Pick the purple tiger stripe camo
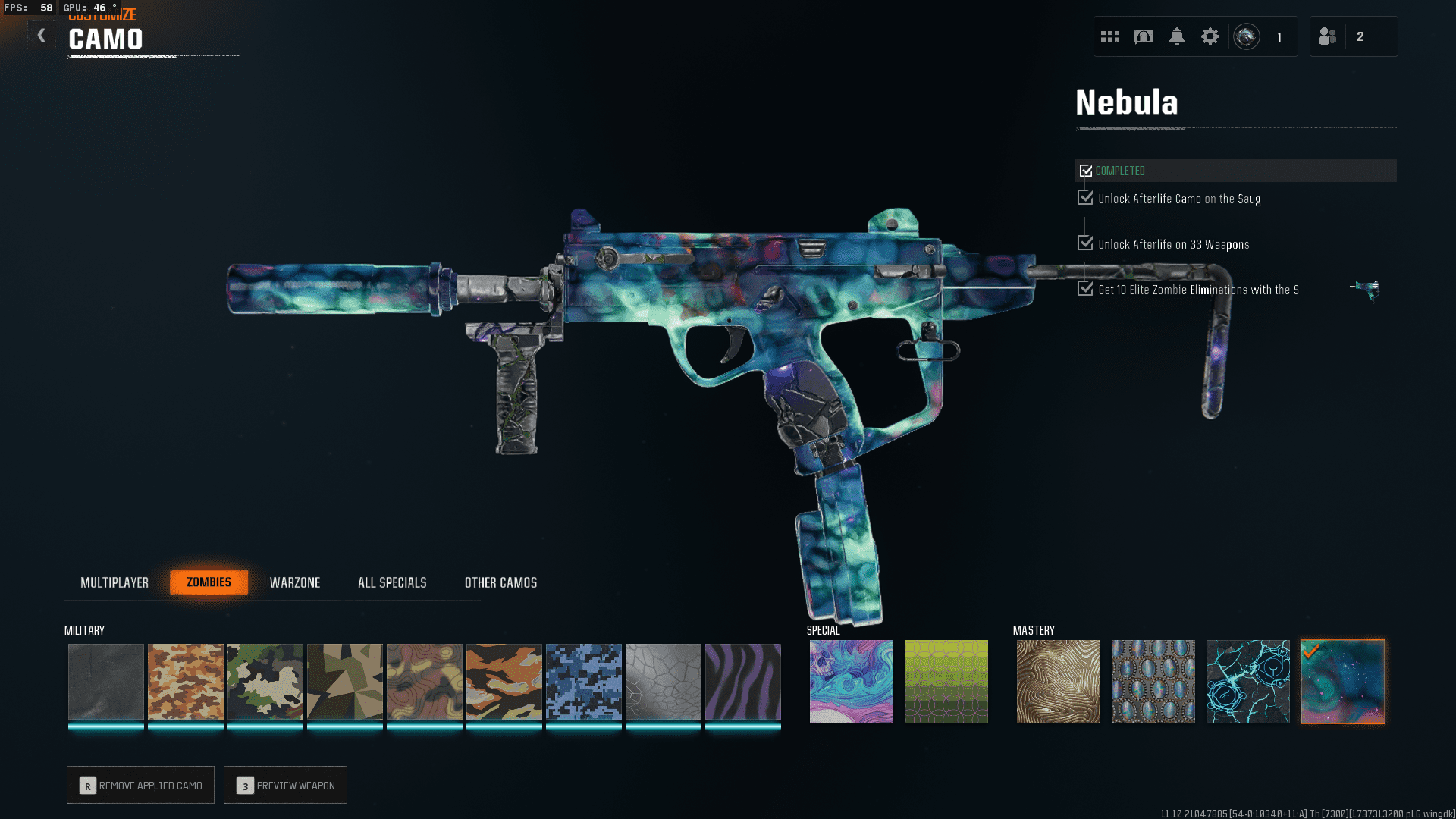1456x819 pixels. coord(743,682)
